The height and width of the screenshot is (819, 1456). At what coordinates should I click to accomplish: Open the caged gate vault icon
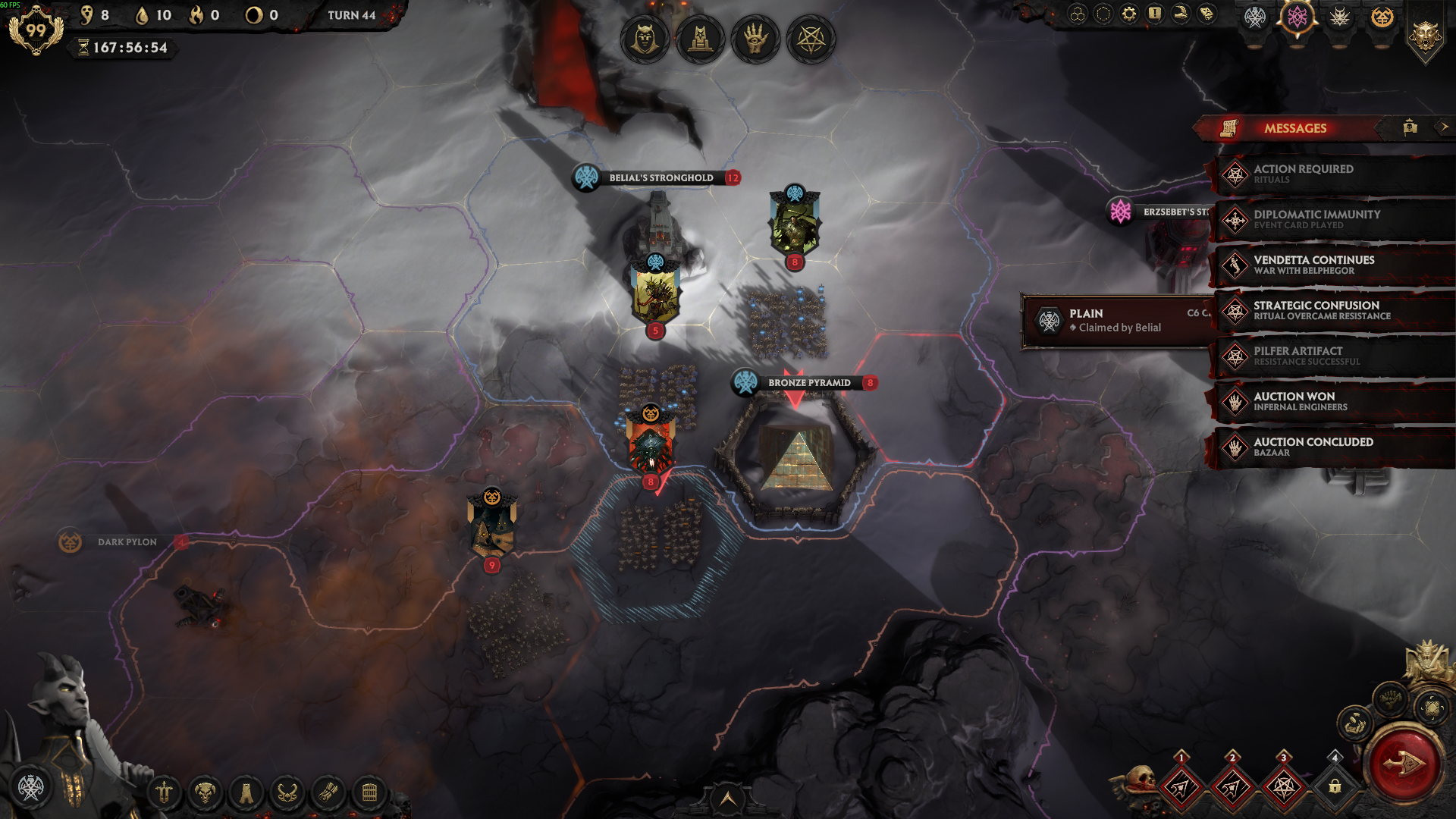[369, 793]
